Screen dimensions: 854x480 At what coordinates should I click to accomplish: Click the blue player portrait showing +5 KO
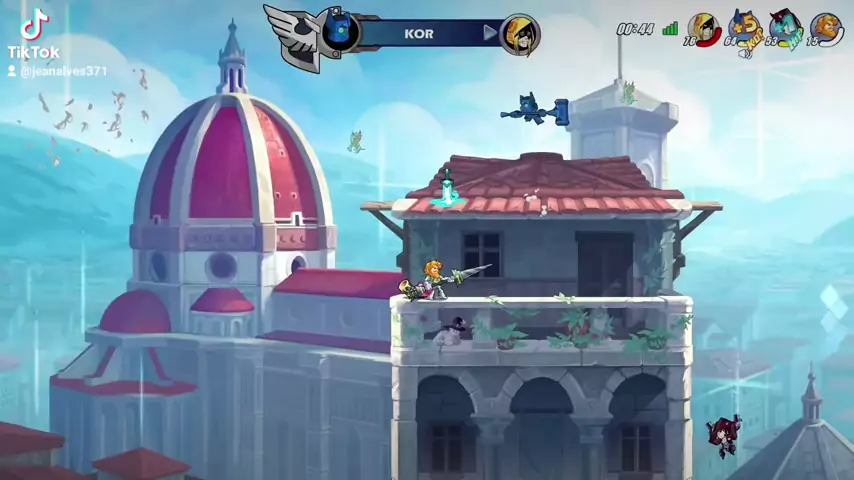pyautogui.click(x=744, y=28)
